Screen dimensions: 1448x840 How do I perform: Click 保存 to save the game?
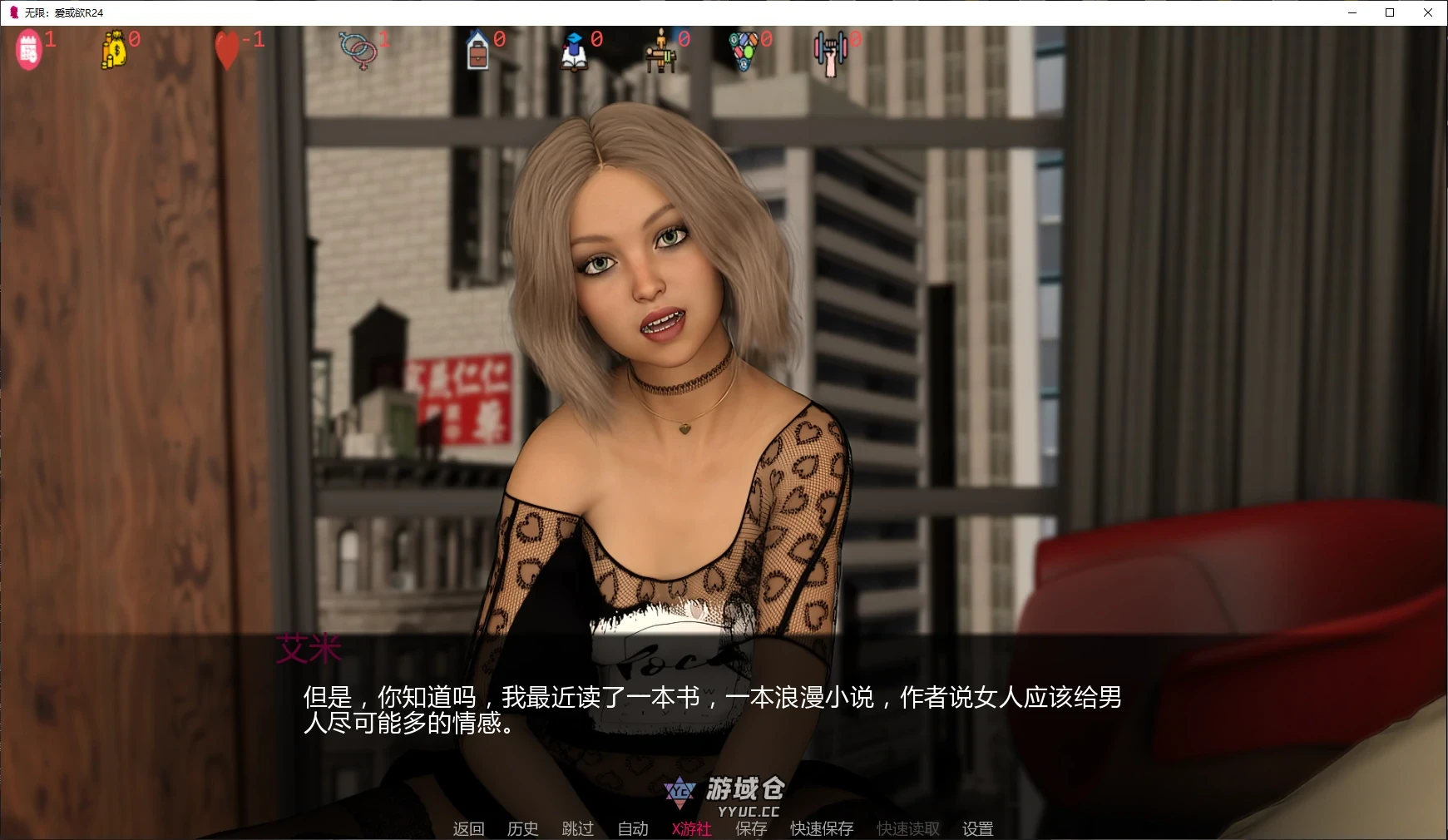click(749, 828)
